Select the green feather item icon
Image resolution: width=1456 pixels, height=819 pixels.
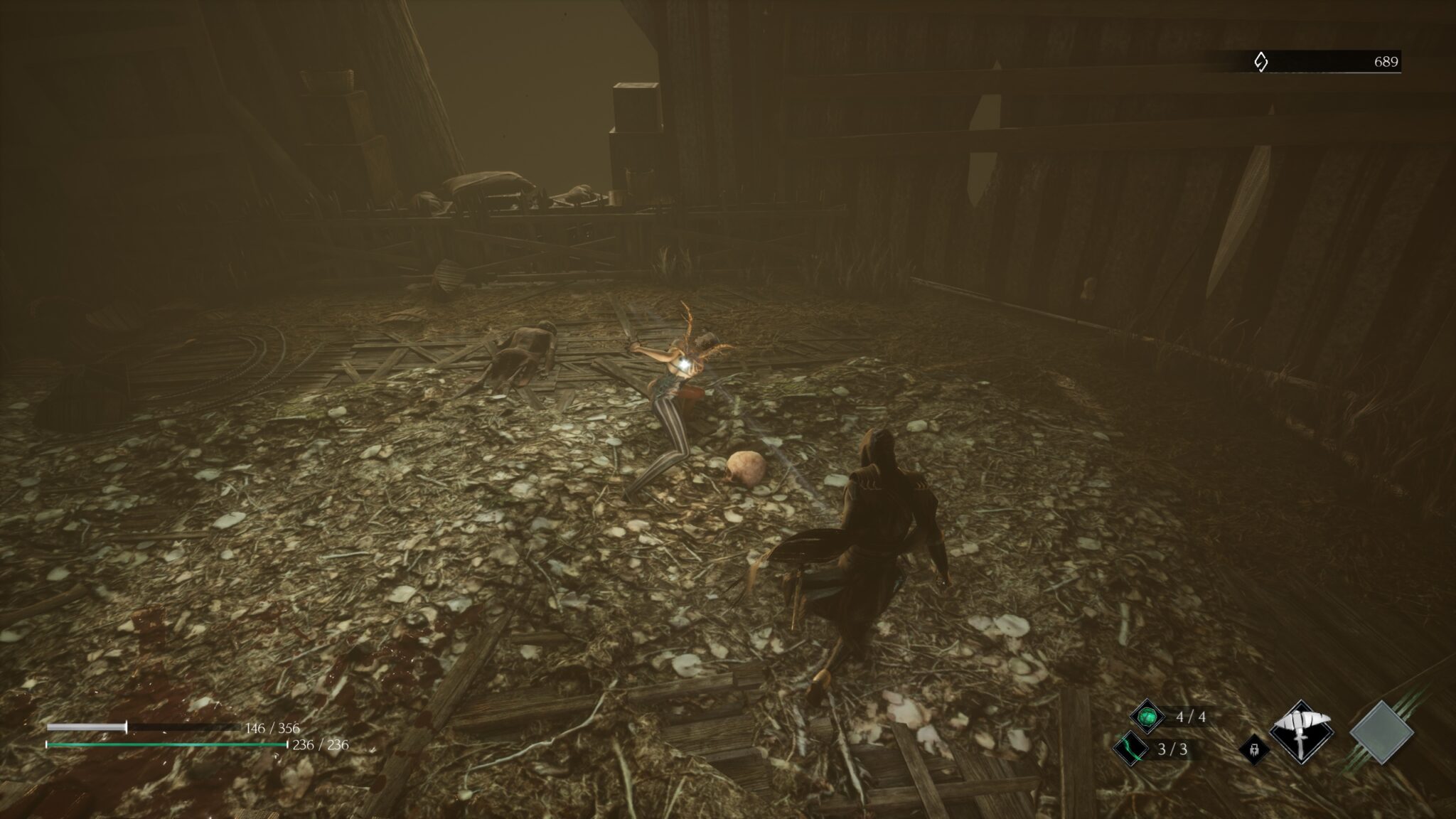point(1131,749)
